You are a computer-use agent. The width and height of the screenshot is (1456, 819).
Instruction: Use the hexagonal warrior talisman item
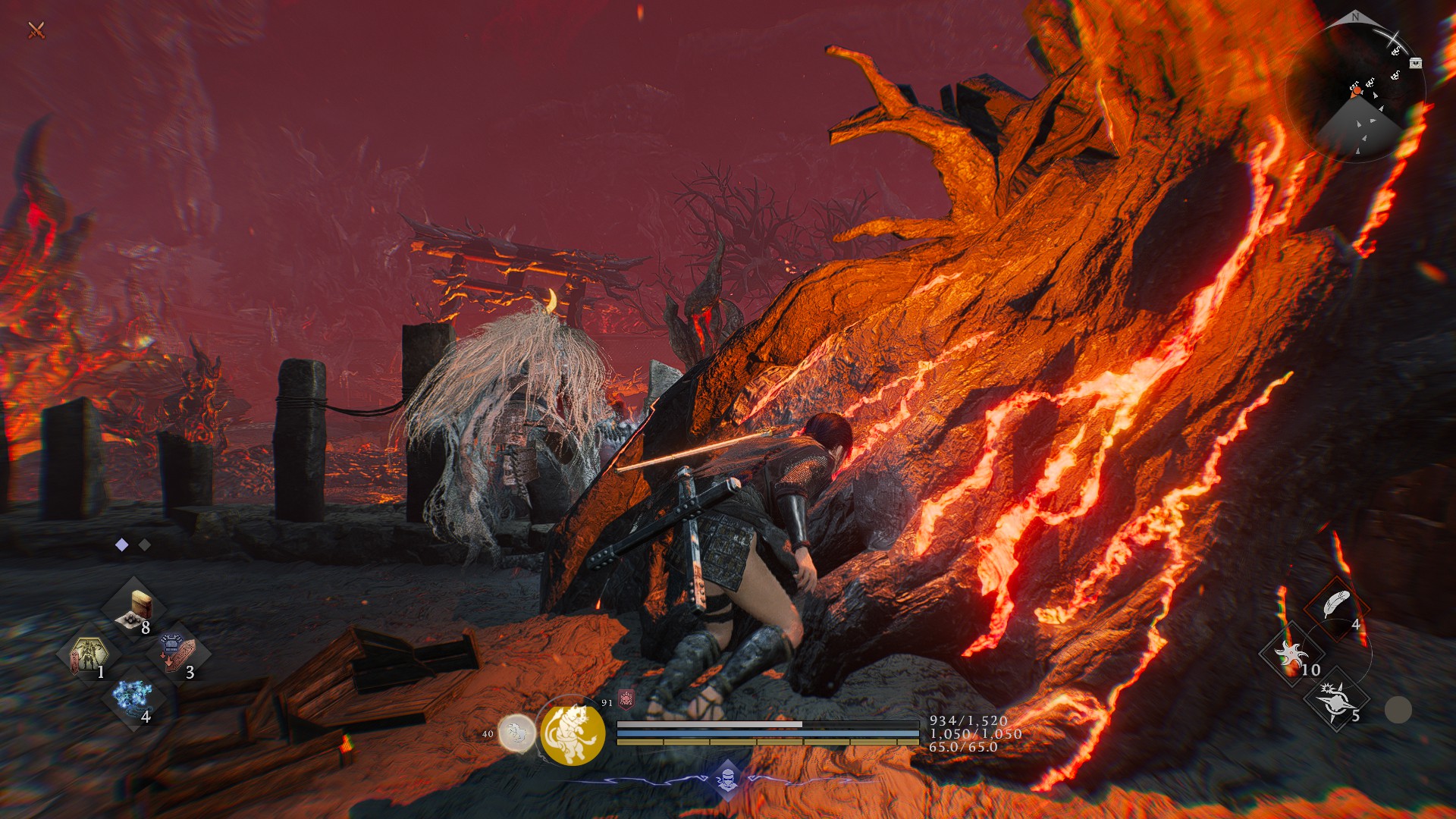pyautogui.click(x=89, y=655)
